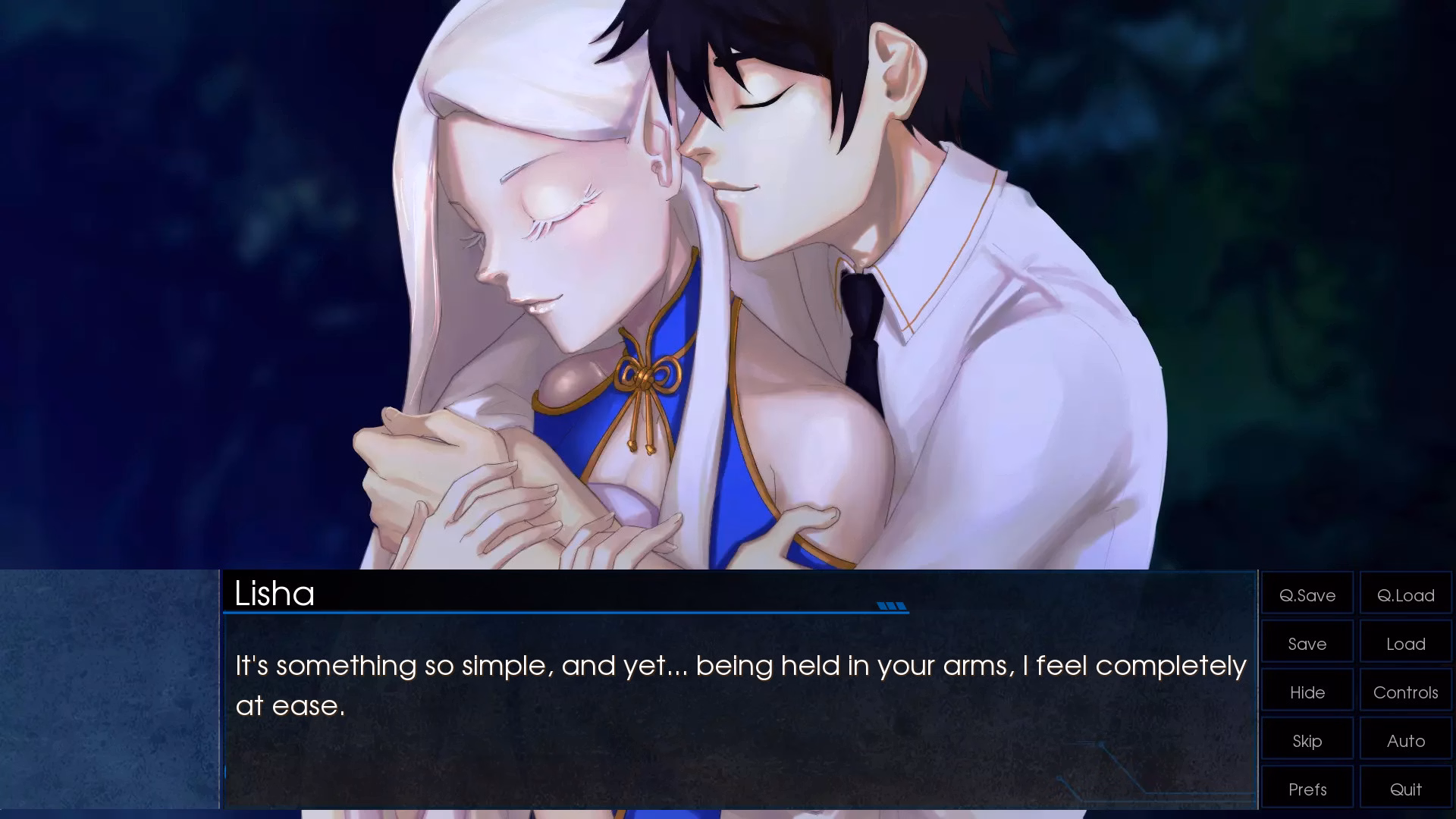Click the blue triple-arrow continue indicator
The image size is (1456, 819).
coord(893,606)
